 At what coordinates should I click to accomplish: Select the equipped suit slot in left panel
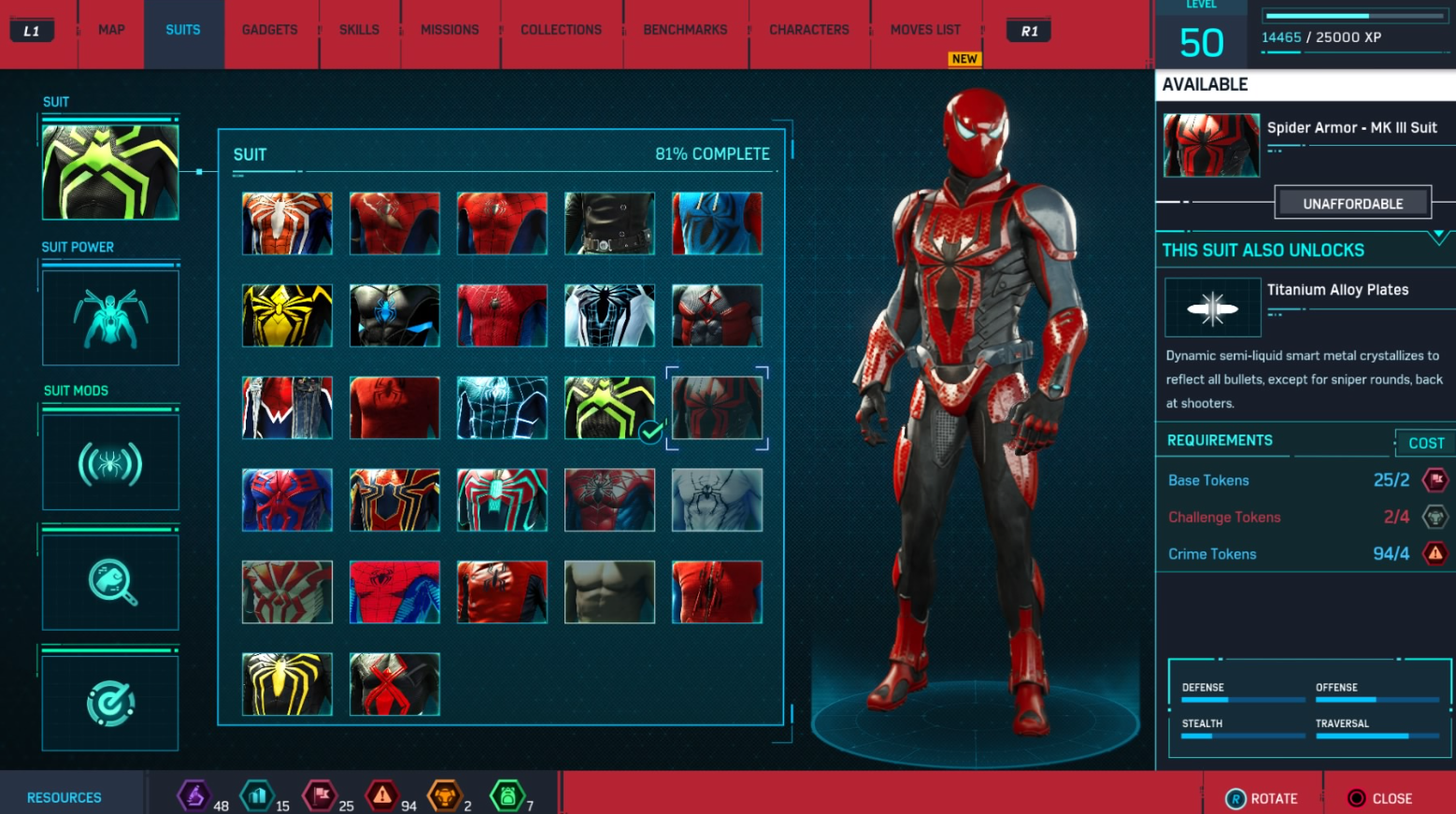(x=110, y=172)
